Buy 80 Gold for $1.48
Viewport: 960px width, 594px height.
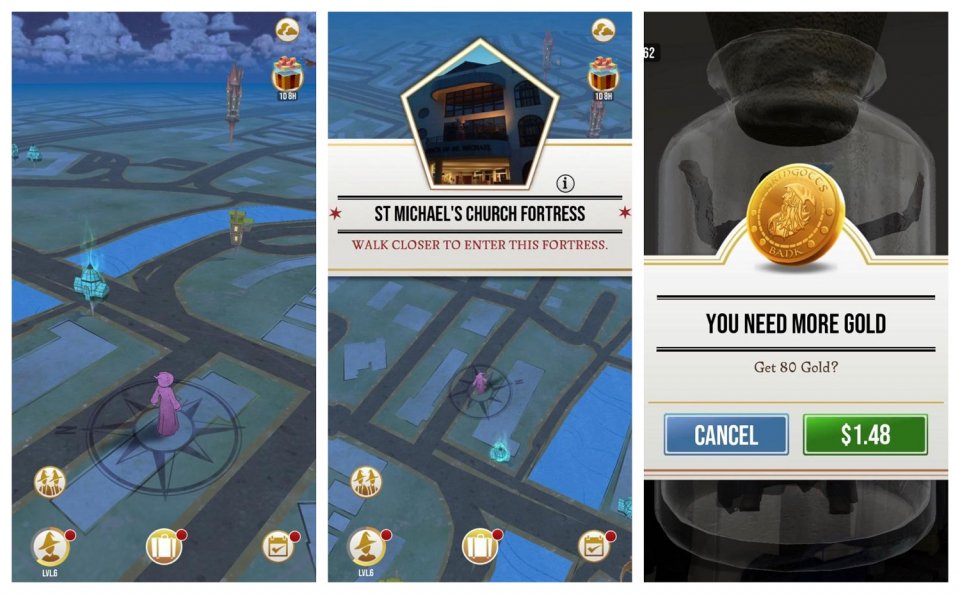point(865,435)
